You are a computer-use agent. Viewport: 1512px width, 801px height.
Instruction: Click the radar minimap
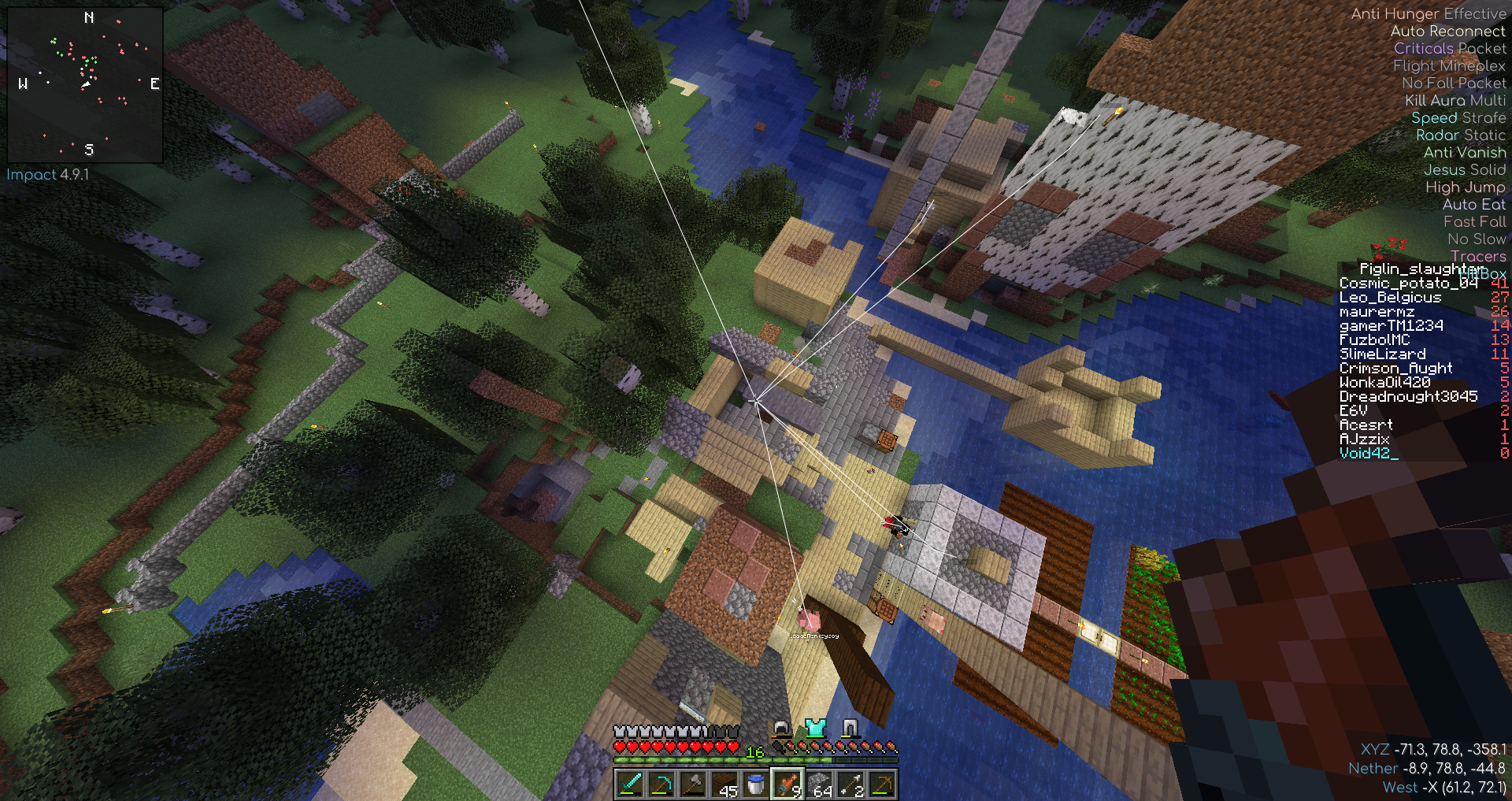85,84
